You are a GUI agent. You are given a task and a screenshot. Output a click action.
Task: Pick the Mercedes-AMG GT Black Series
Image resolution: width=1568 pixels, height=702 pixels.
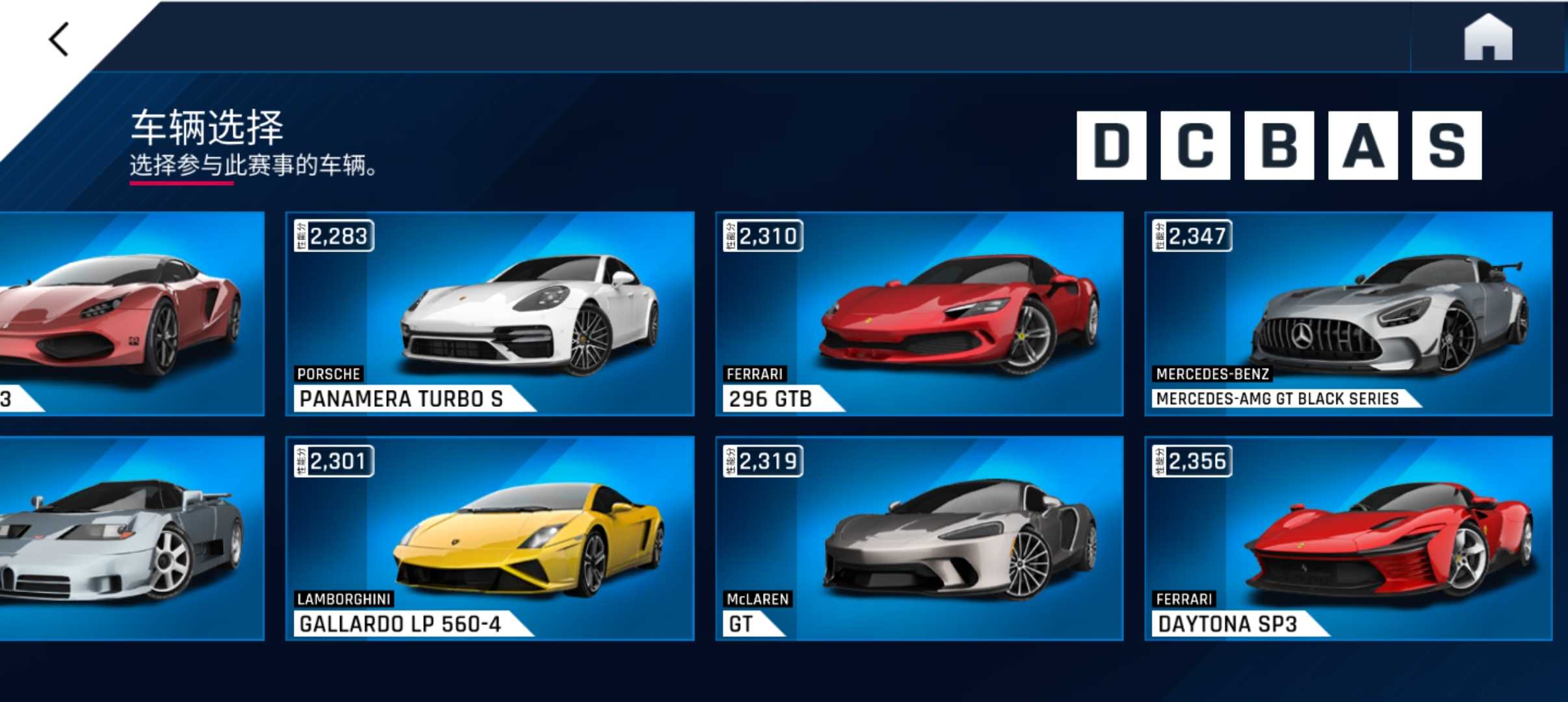tap(1348, 313)
